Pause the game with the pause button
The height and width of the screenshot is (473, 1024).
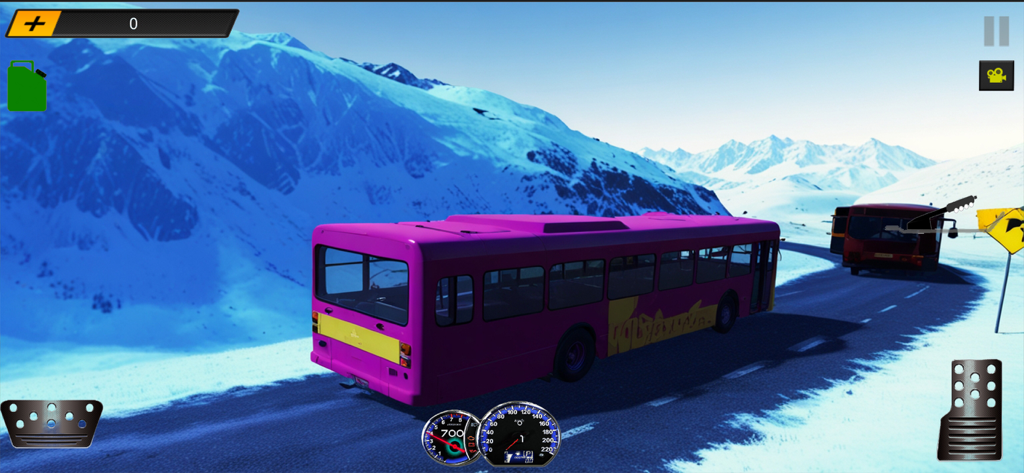pos(996,31)
